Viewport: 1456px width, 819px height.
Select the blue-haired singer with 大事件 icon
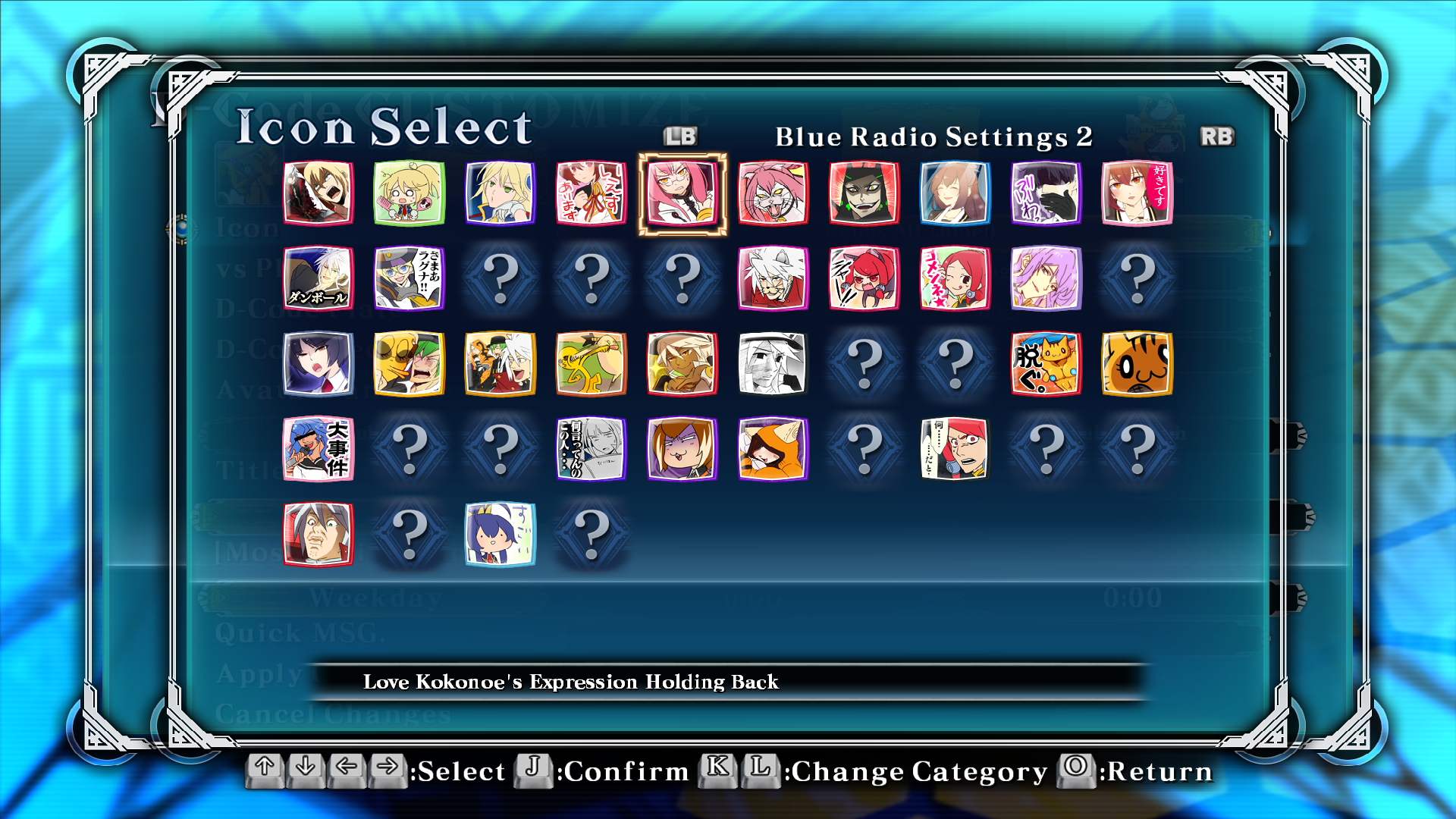pos(318,448)
